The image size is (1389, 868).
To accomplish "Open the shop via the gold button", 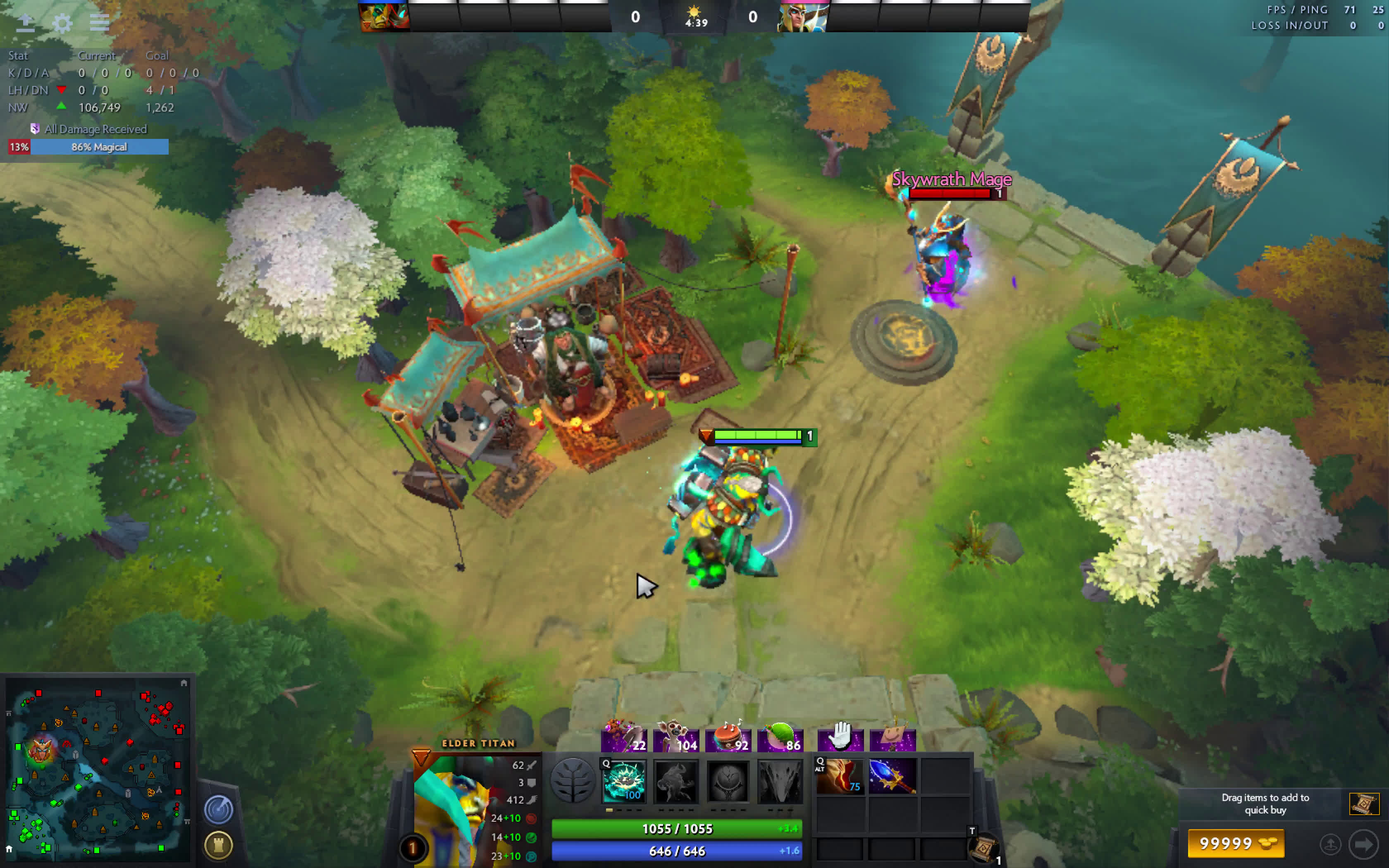I will coord(1235,843).
